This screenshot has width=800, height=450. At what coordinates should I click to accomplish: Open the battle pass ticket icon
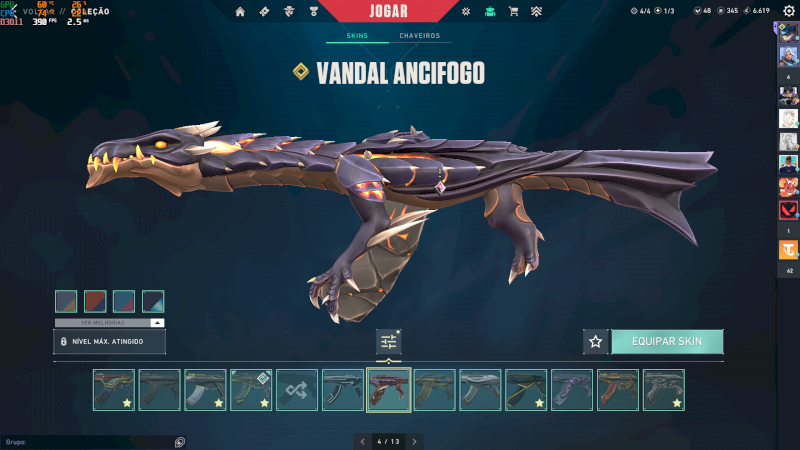coord(265,11)
